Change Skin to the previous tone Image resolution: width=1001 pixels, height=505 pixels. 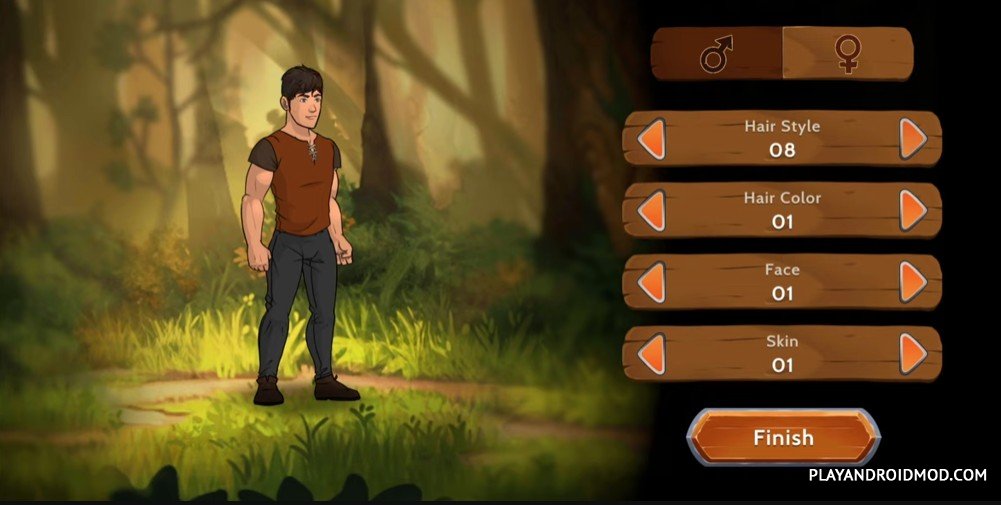(x=651, y=354)
